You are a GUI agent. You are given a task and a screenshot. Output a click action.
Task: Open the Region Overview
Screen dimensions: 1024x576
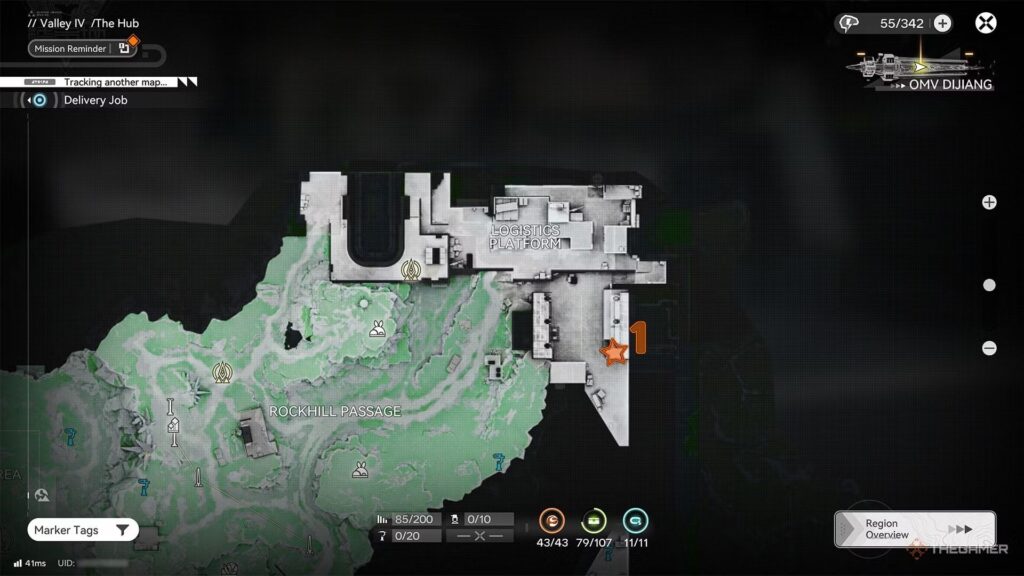click(914, 529)
